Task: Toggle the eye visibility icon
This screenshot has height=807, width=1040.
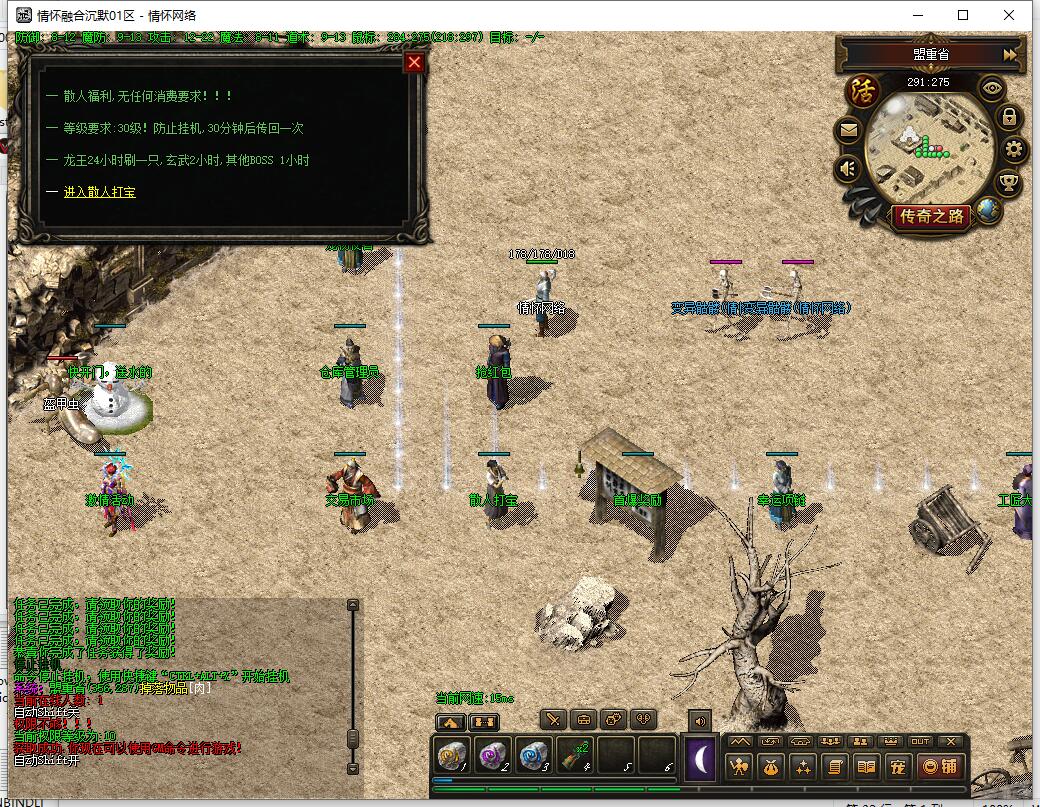Action: coord(991,88)
